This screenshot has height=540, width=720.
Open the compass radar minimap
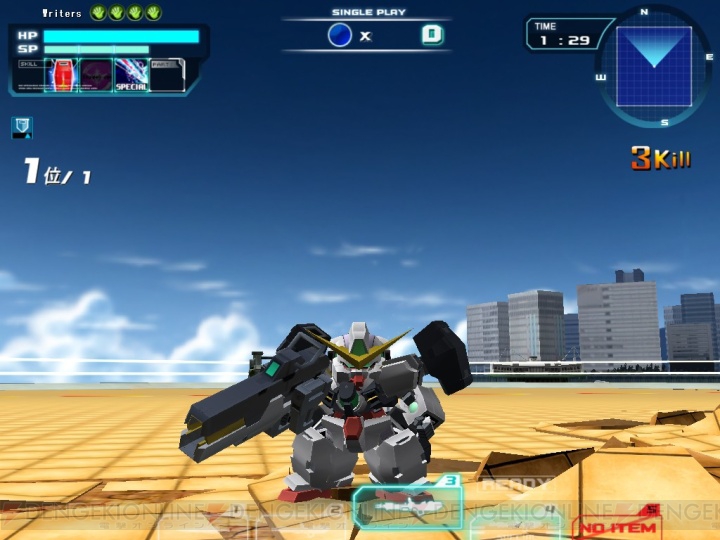653,67
